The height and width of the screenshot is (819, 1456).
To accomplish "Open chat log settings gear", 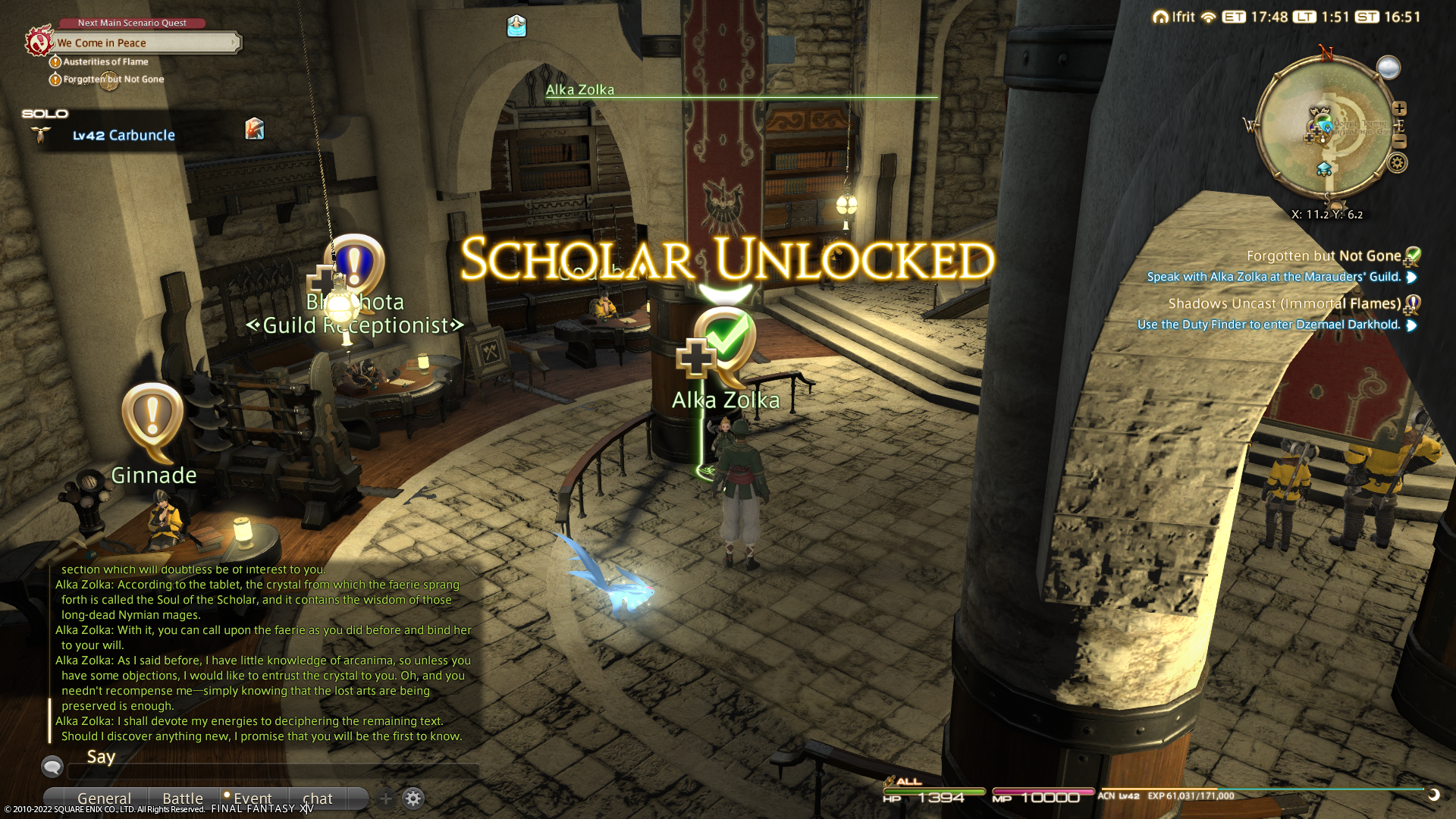I will 413,799.
